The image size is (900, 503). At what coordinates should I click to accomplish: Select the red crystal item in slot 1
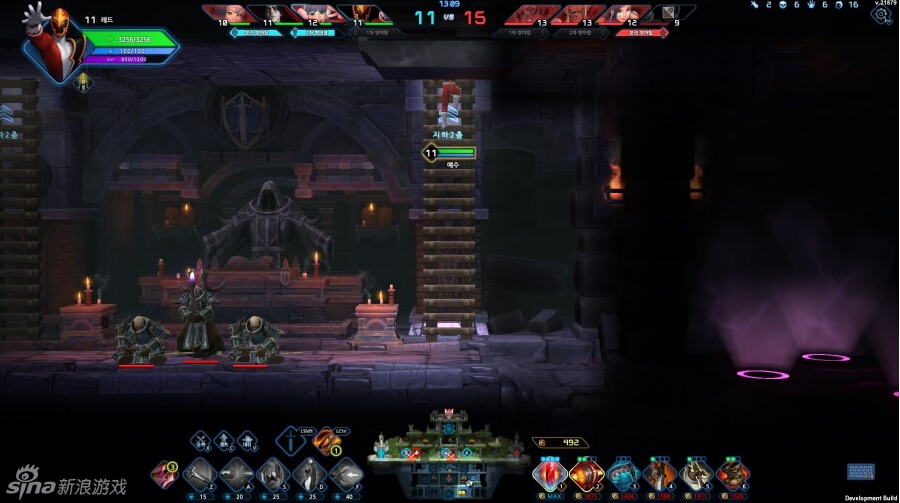(549, 473)
